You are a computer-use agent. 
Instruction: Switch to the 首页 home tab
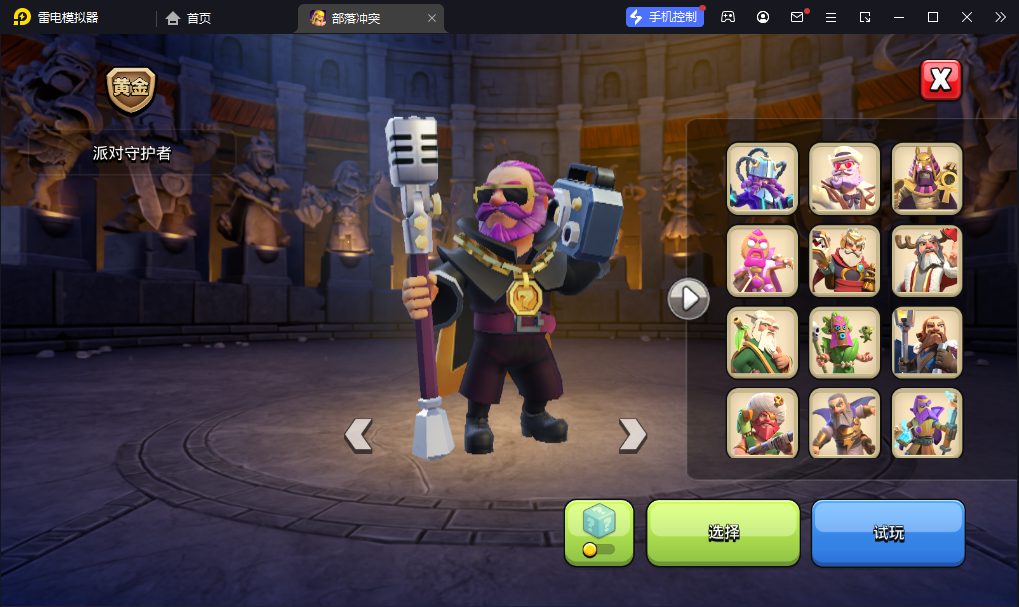coord(189,18)
